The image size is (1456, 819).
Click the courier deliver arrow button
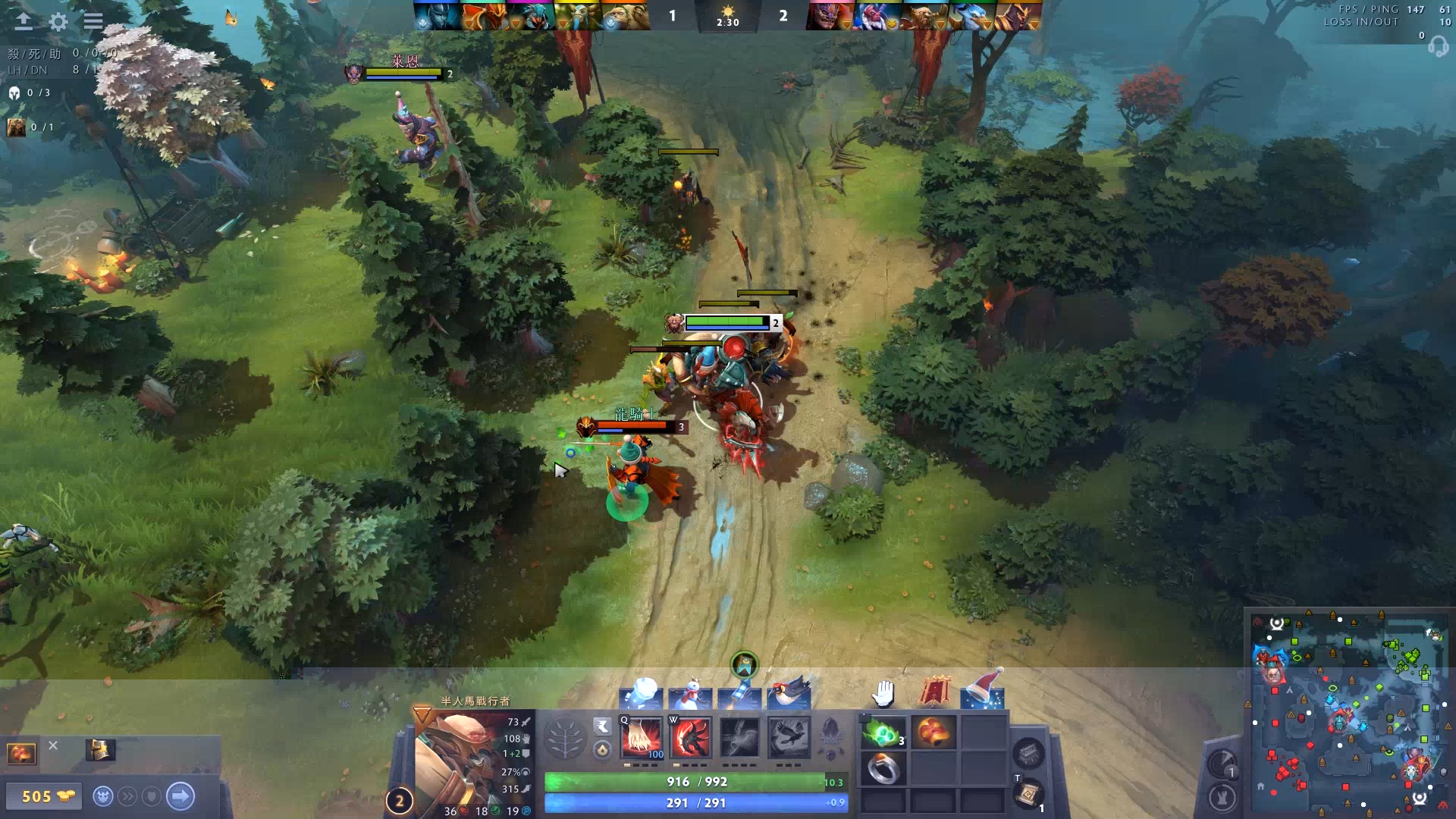click(180, 796)
